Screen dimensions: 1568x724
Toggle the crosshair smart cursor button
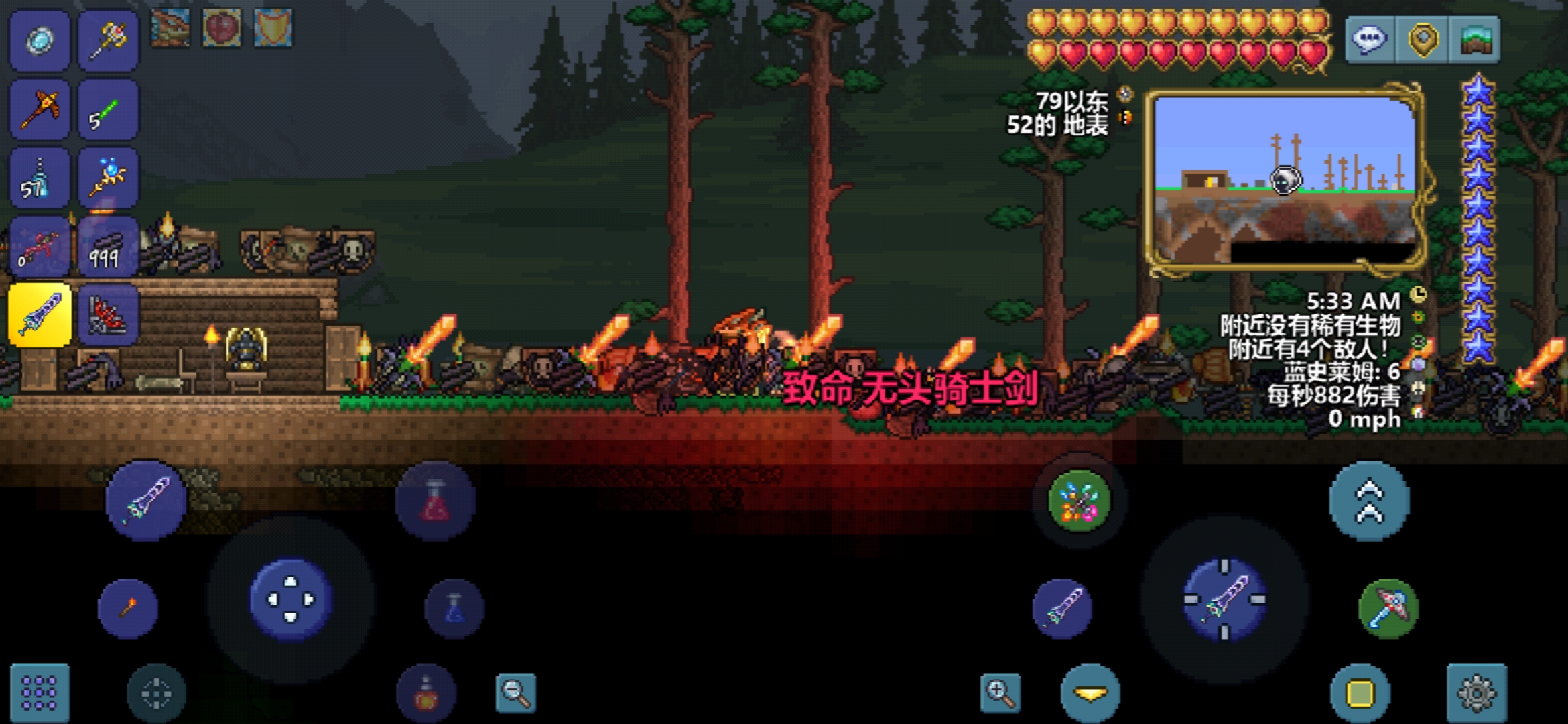coord(156,692)
